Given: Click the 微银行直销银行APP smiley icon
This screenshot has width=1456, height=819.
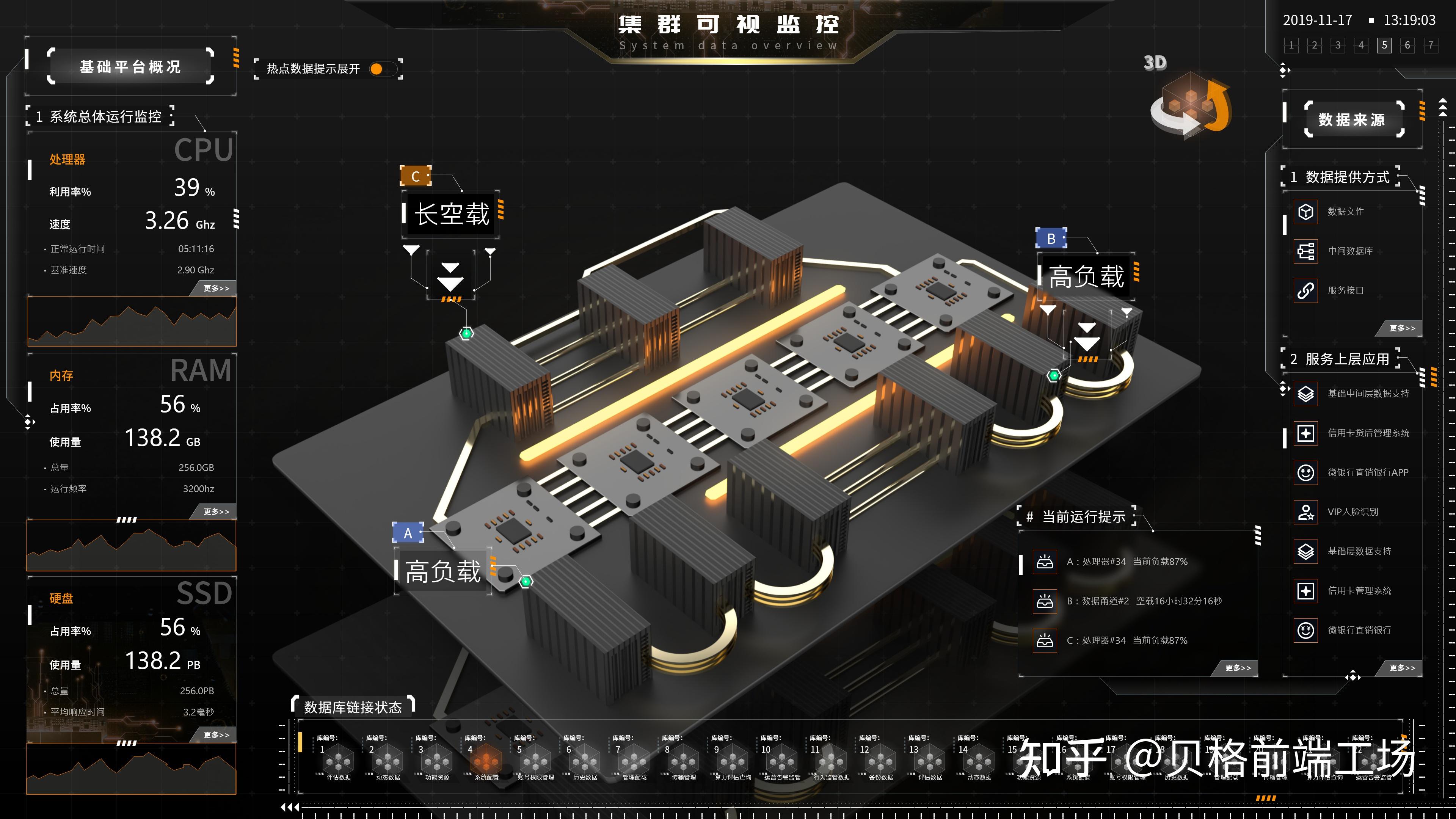Looking at the screenshot, I should coord(1305,472).
